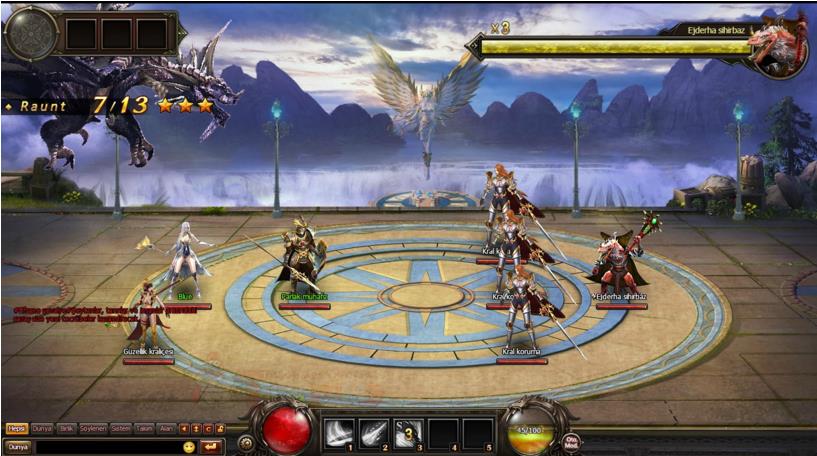817x456 pixels.
Task: Select the skill in slot 3 on cooldown
Action: tap(408, 433)
